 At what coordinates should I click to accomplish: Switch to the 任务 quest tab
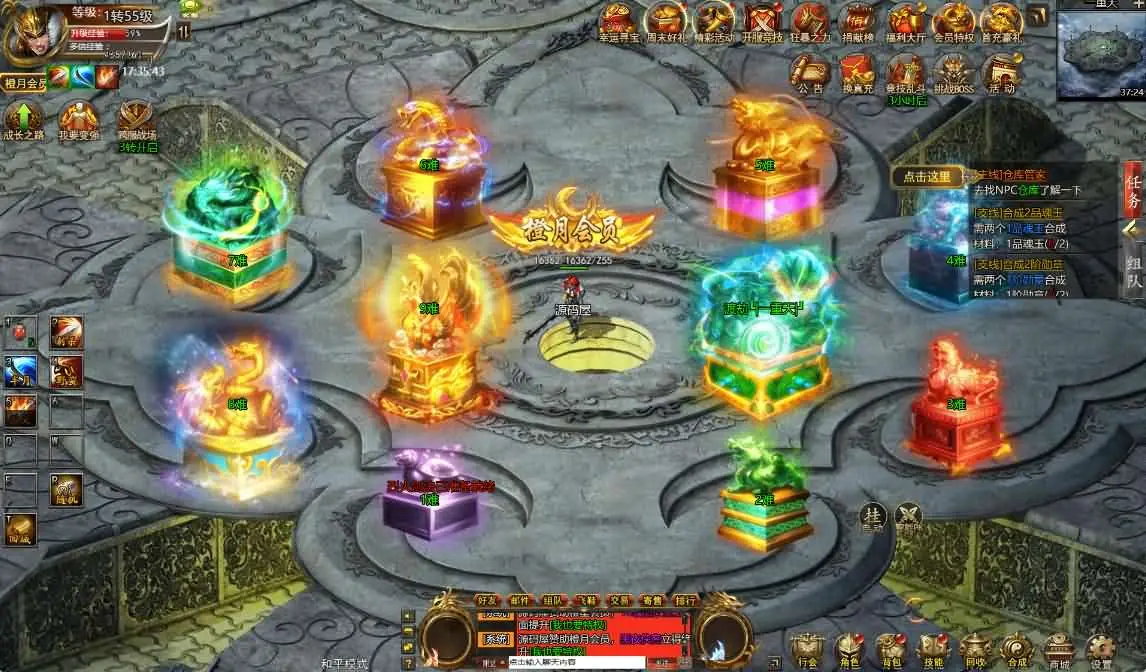(x=1133, y=188)
